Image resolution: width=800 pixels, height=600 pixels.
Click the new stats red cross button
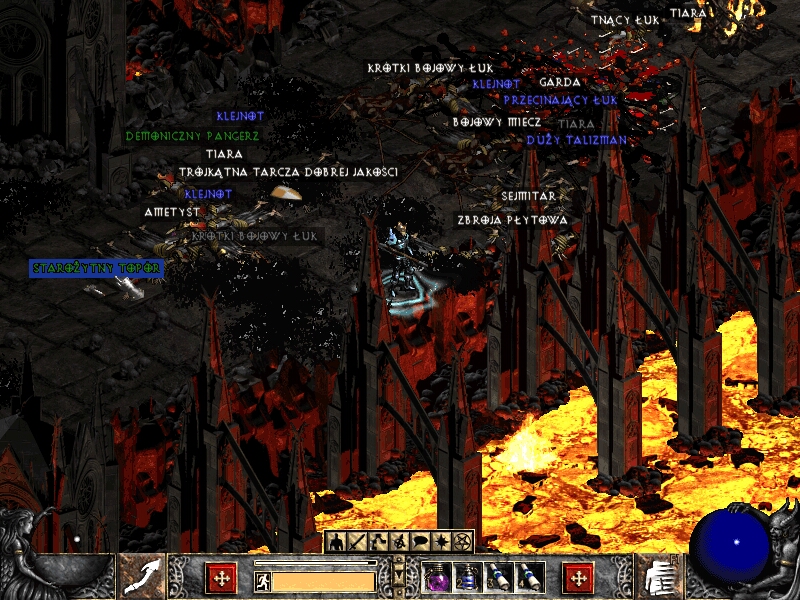click(221, 577)
